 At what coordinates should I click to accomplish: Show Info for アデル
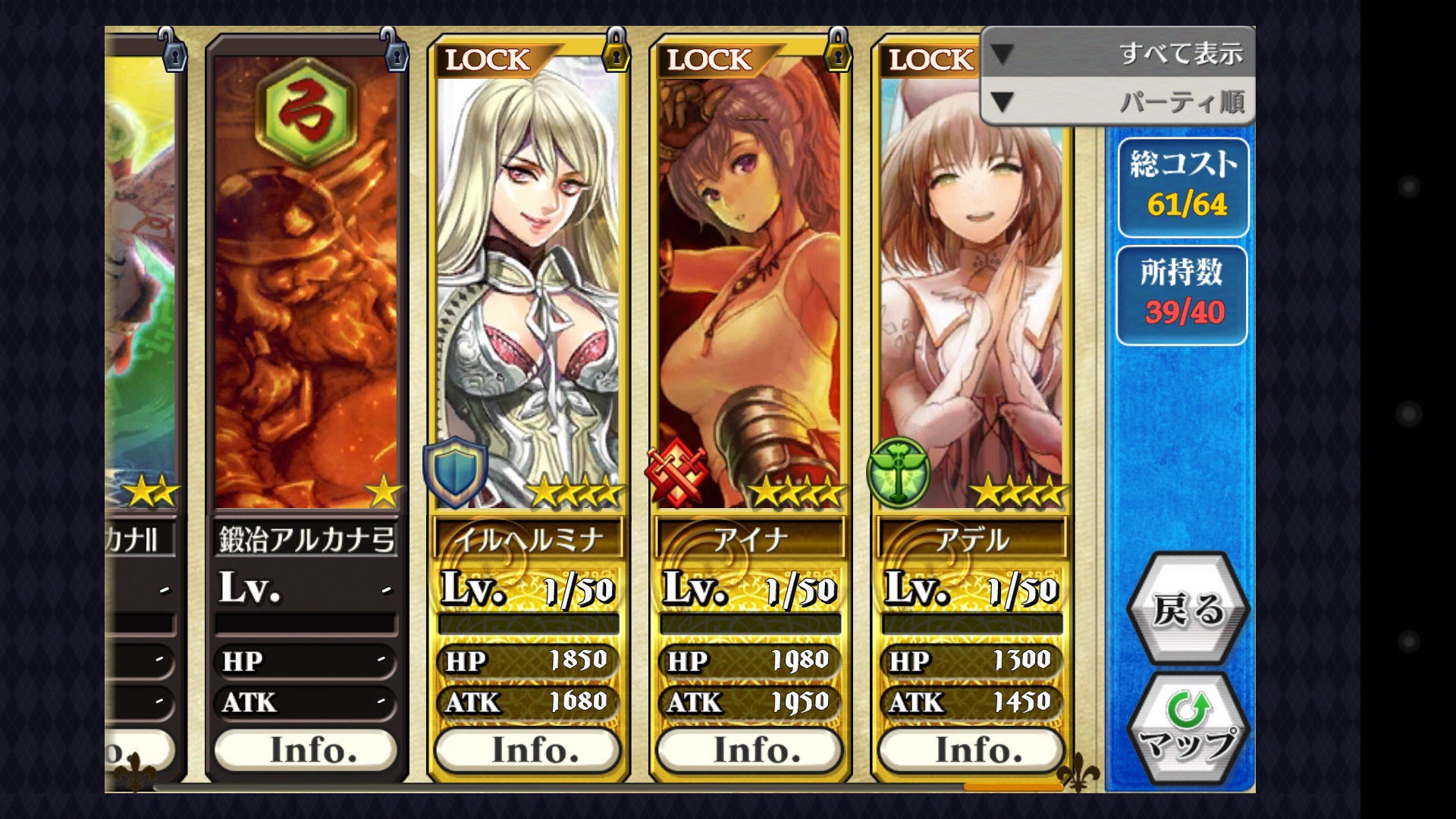point(971,750)
